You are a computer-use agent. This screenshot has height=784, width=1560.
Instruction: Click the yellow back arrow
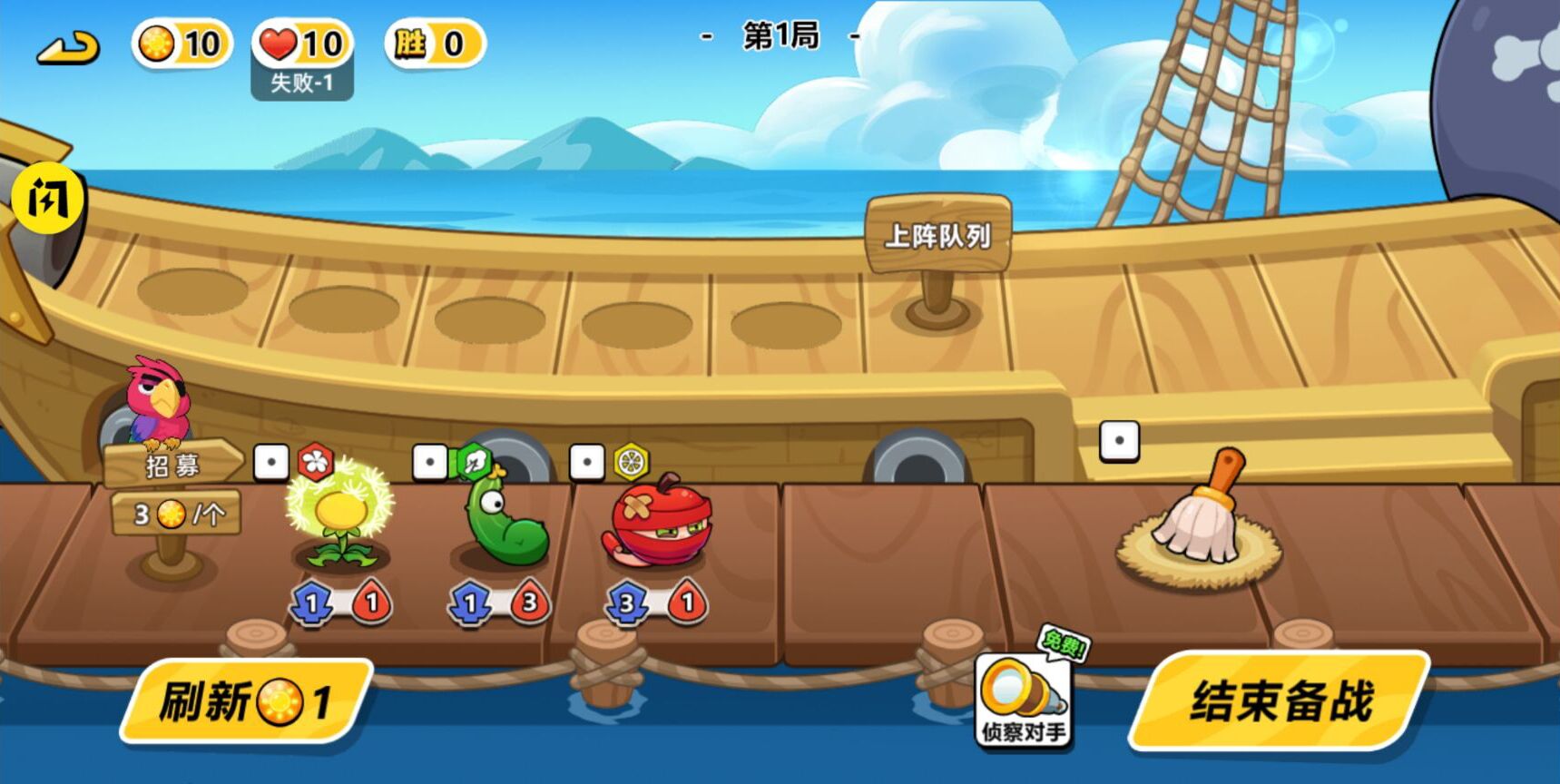[x=68, y=47]
